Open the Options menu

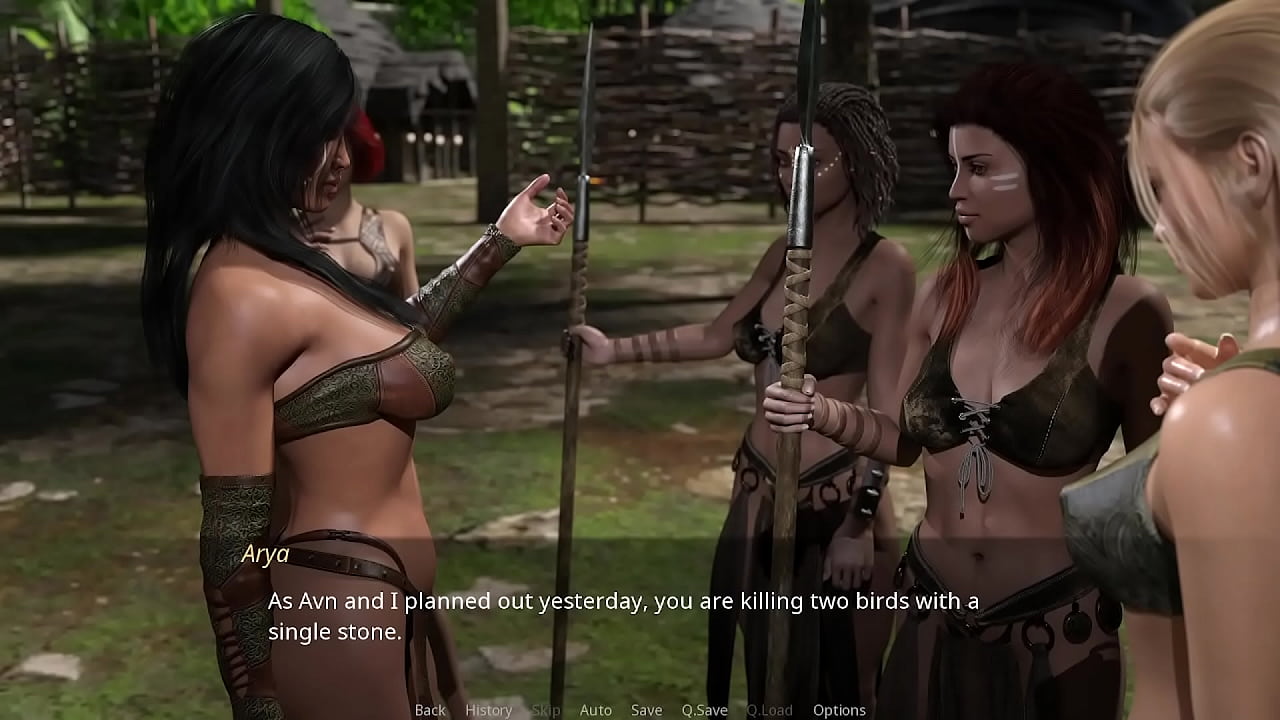pos(839,710)
